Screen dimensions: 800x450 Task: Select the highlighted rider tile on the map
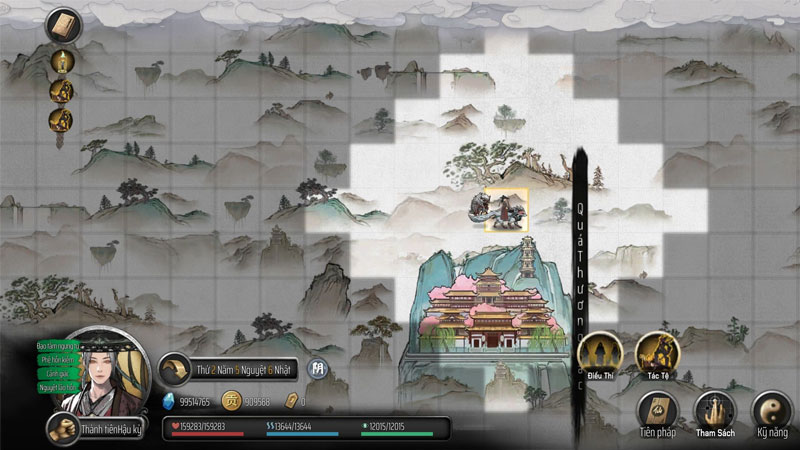pos(507,210)
